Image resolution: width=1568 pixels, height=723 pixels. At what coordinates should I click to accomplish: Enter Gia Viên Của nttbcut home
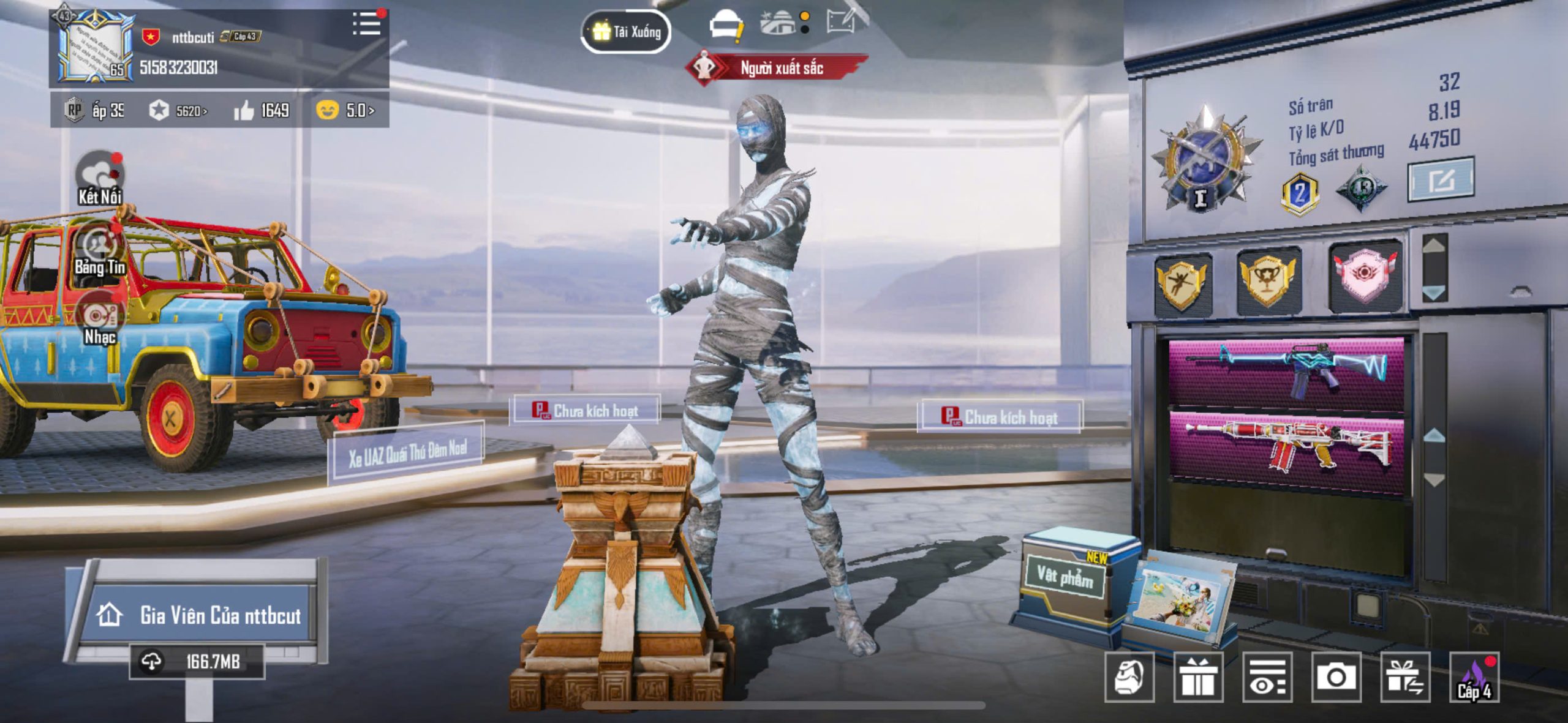200,615
